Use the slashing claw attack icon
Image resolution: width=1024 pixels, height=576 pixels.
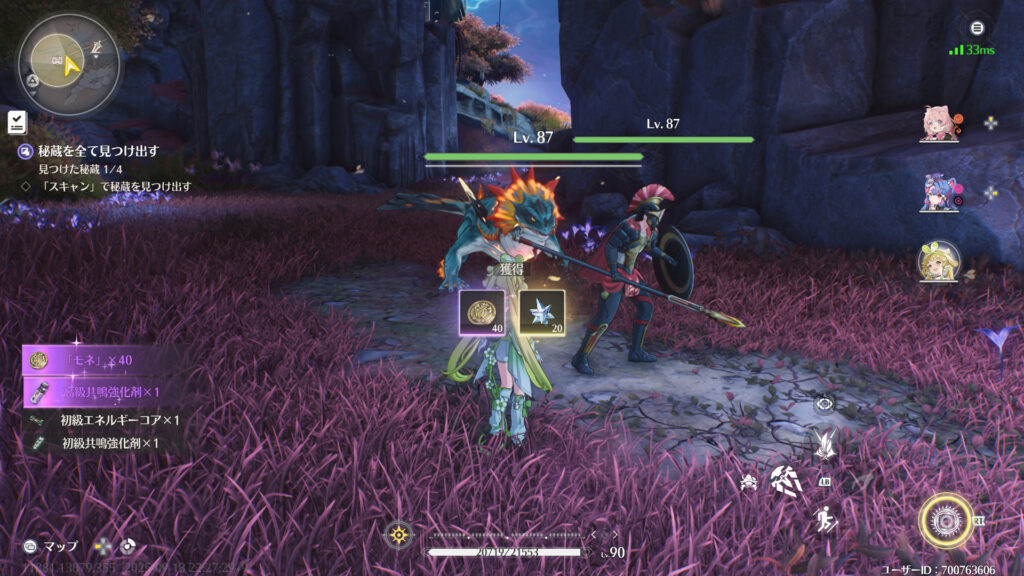click(x=785, y=481)
